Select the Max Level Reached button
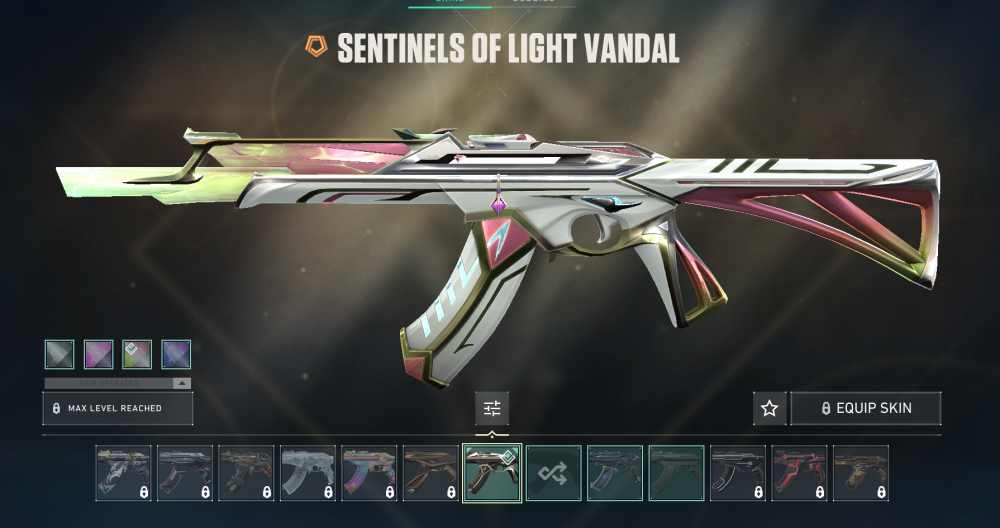 tap(118, 408)
